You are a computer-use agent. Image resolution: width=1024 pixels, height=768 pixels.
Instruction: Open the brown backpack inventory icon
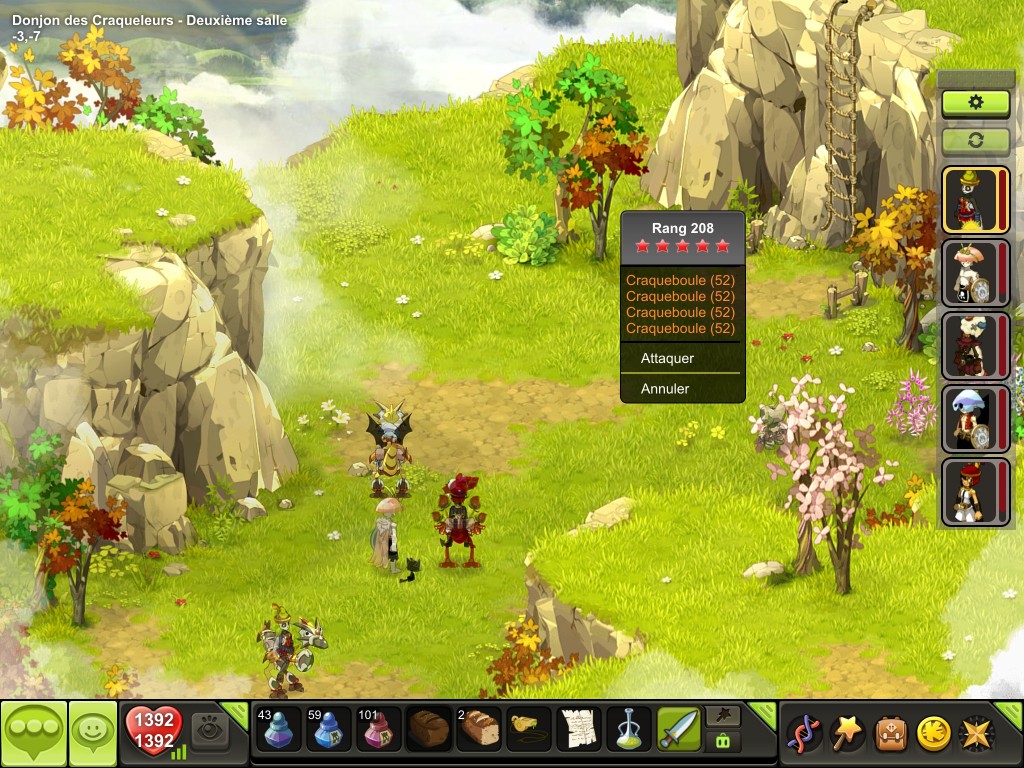[890, 733]
